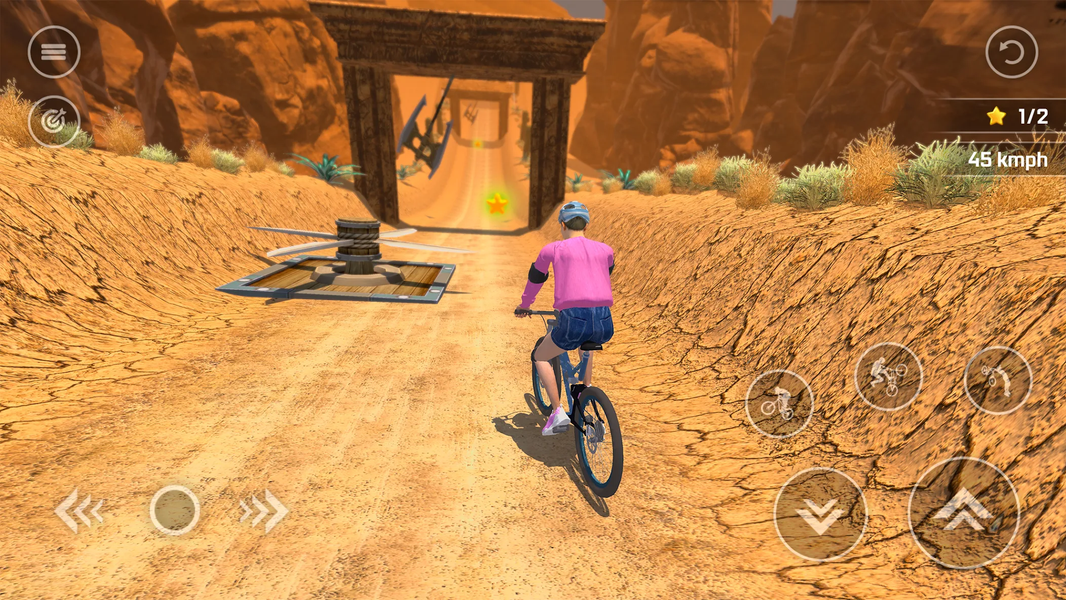
Task: Accelerate using the double up-arrow button
Action: point(963,513)
